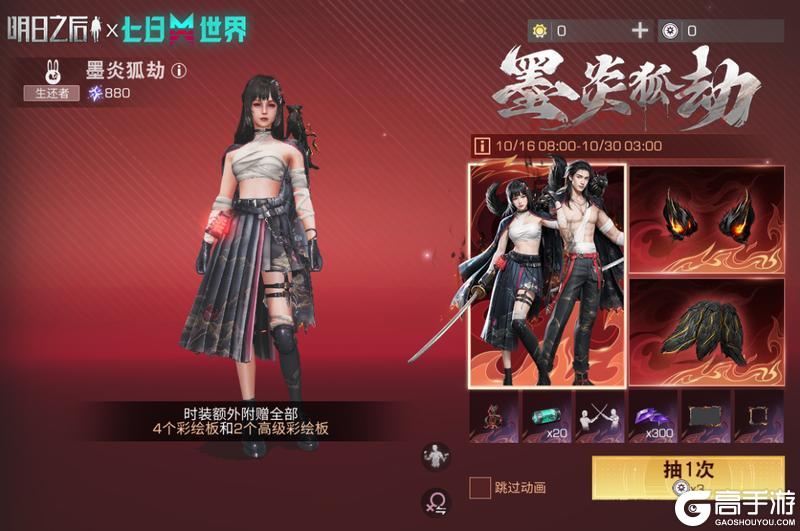This screenshot has width=800, height=531.
Task: Select the couple outfit preview thumbnail
Action: tap(547, 273)
